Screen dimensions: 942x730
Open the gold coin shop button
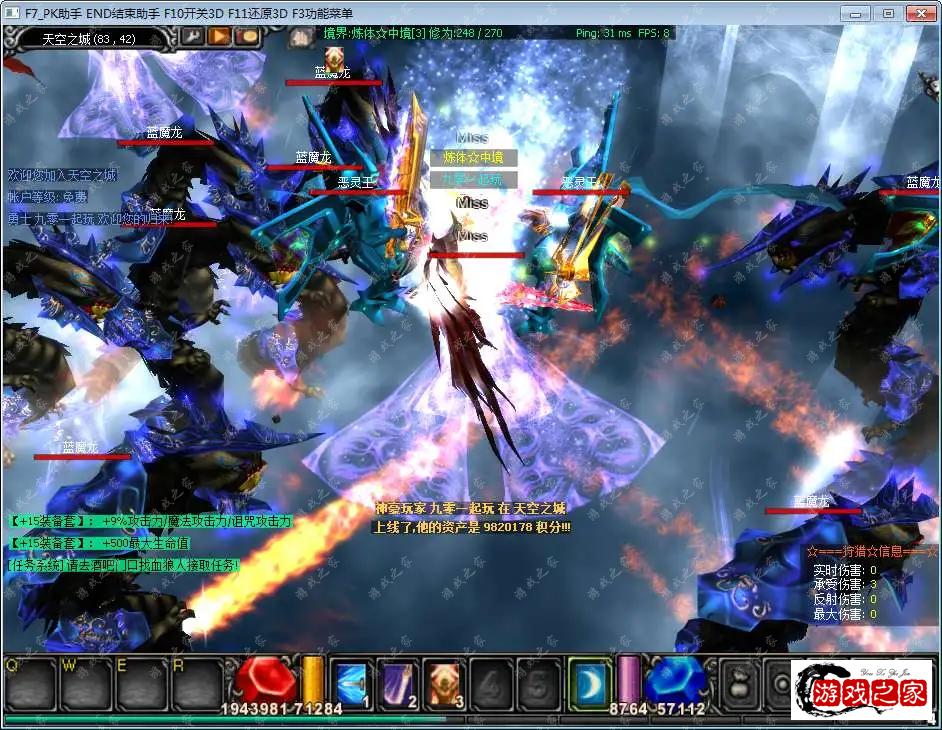coord(247,36)
